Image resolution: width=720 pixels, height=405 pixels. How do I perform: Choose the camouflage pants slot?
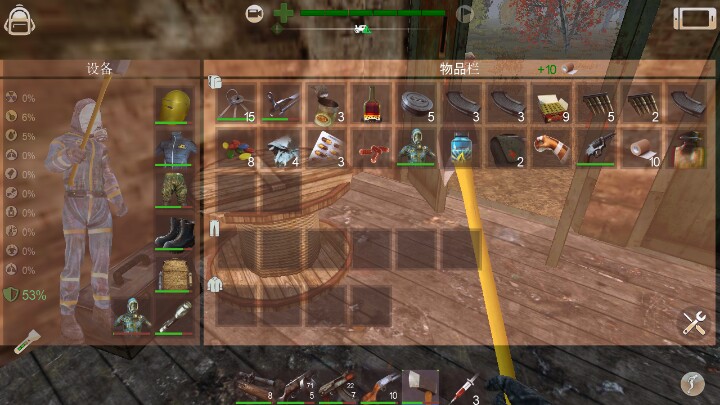tap(173, 190)
